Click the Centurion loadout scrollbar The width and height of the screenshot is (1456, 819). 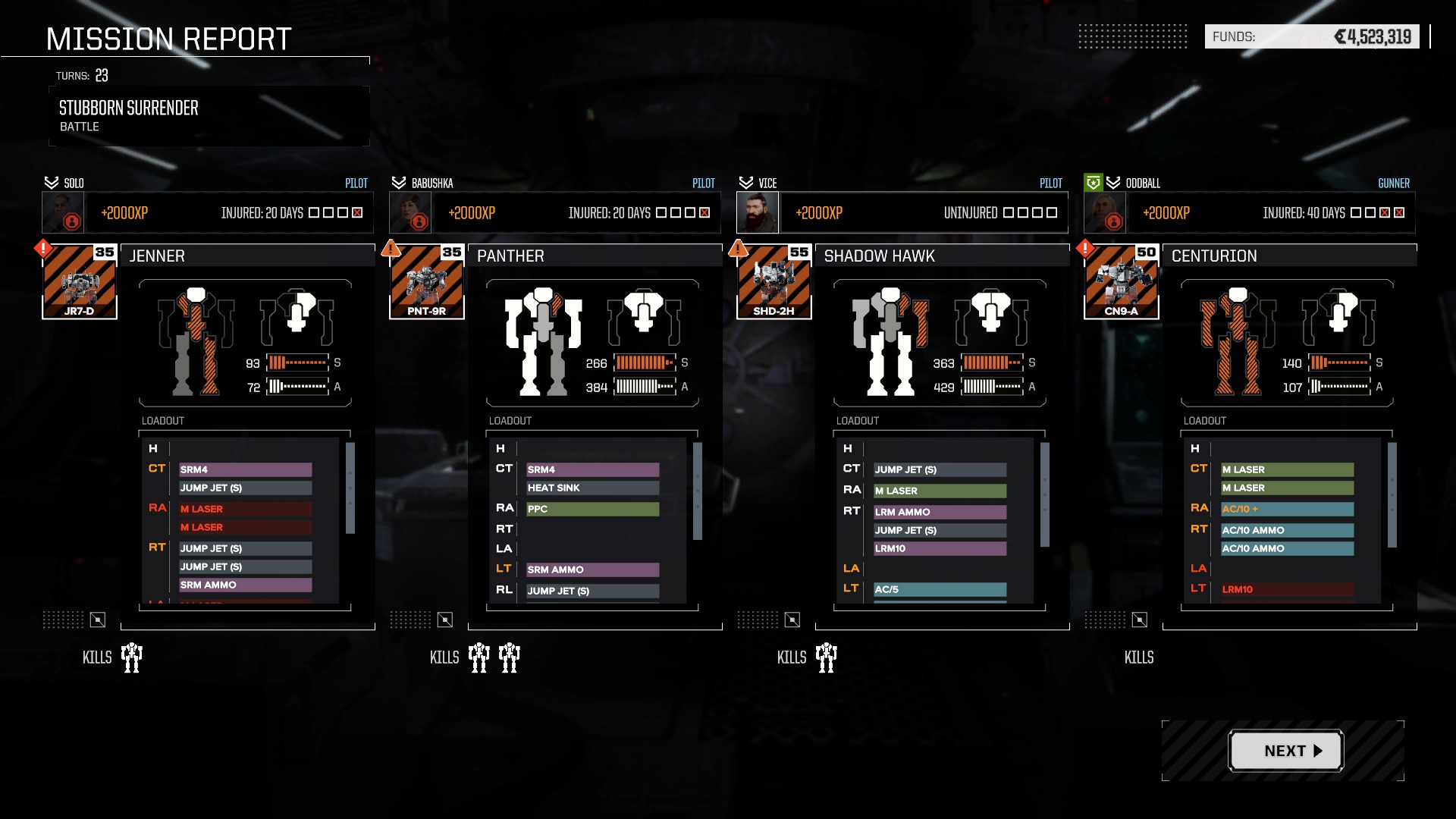pyautogui.click(x=1392, y=494)
